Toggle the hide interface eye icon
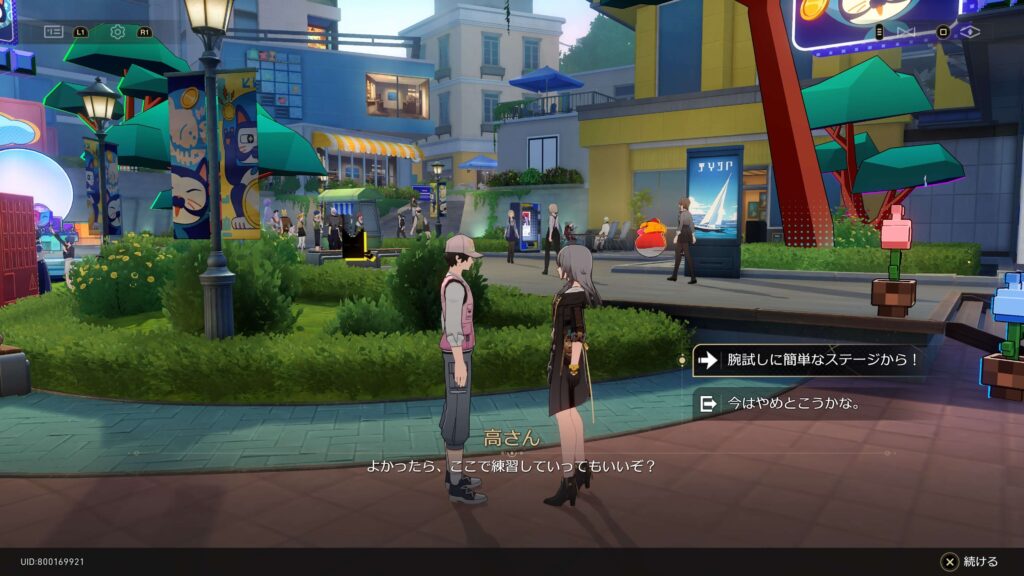 click(970, 32)
